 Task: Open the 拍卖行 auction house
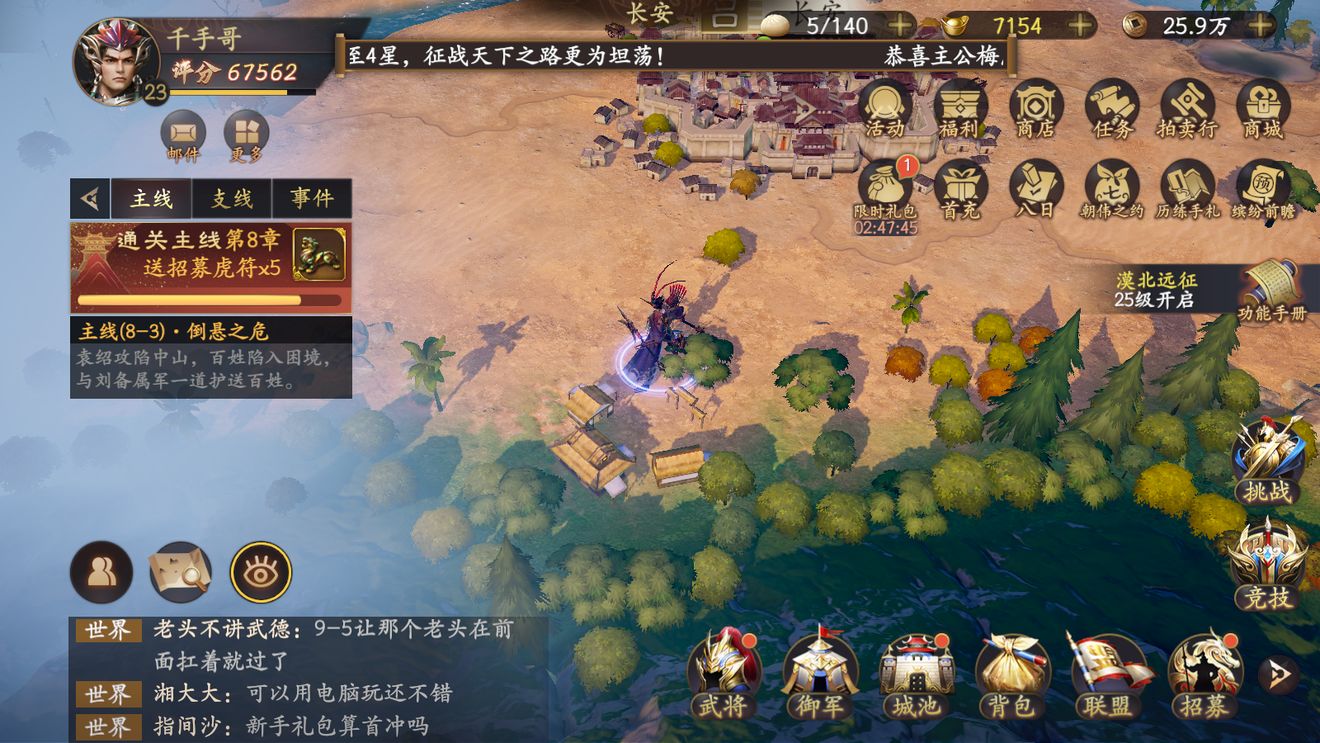coord(1186,110)
